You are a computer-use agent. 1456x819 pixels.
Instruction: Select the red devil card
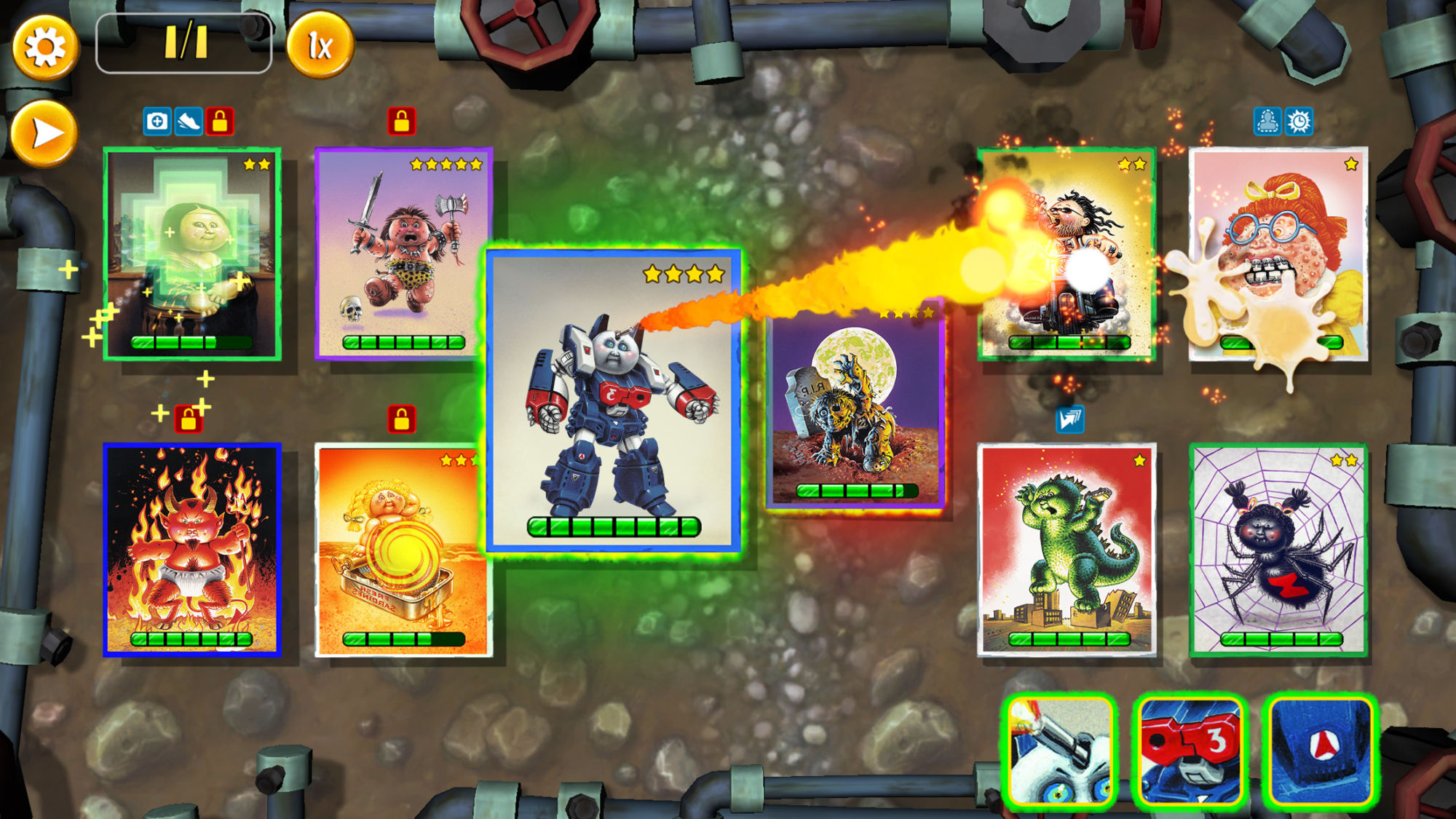pyautogui.click(x=192, y=550)
